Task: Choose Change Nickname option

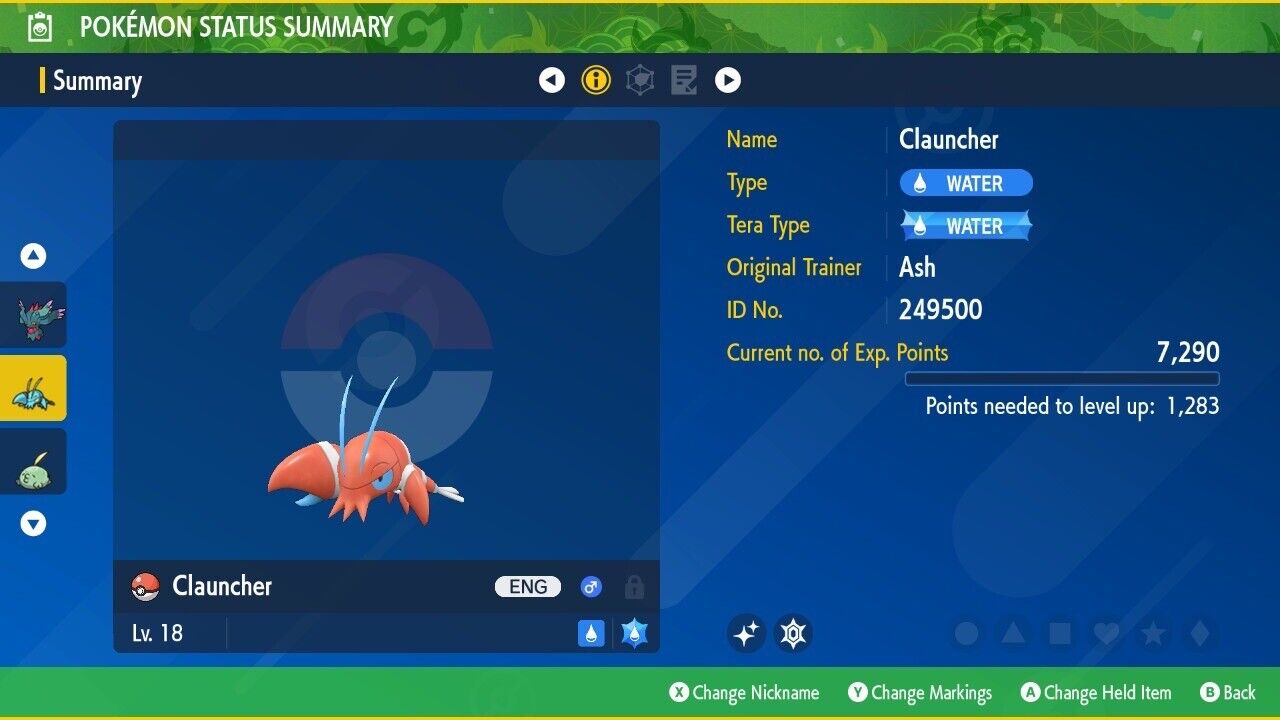Action: (744, 693)
